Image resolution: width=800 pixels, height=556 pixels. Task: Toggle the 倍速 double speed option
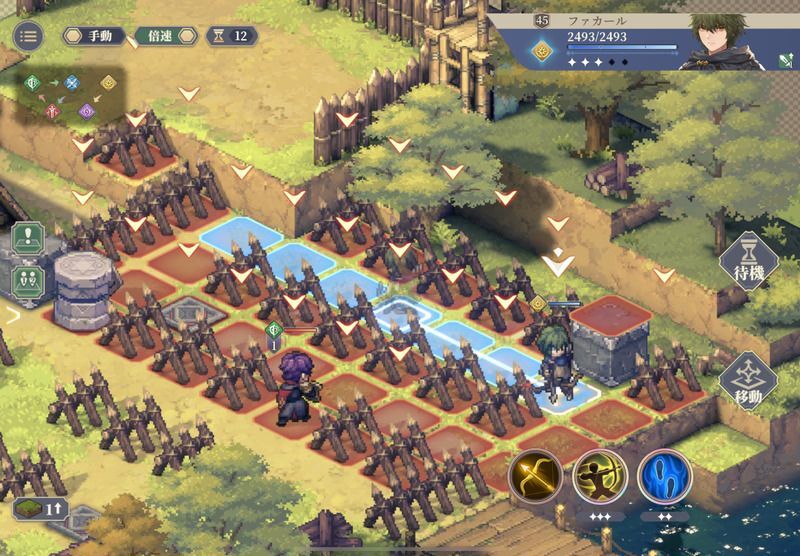click(160, 36)
